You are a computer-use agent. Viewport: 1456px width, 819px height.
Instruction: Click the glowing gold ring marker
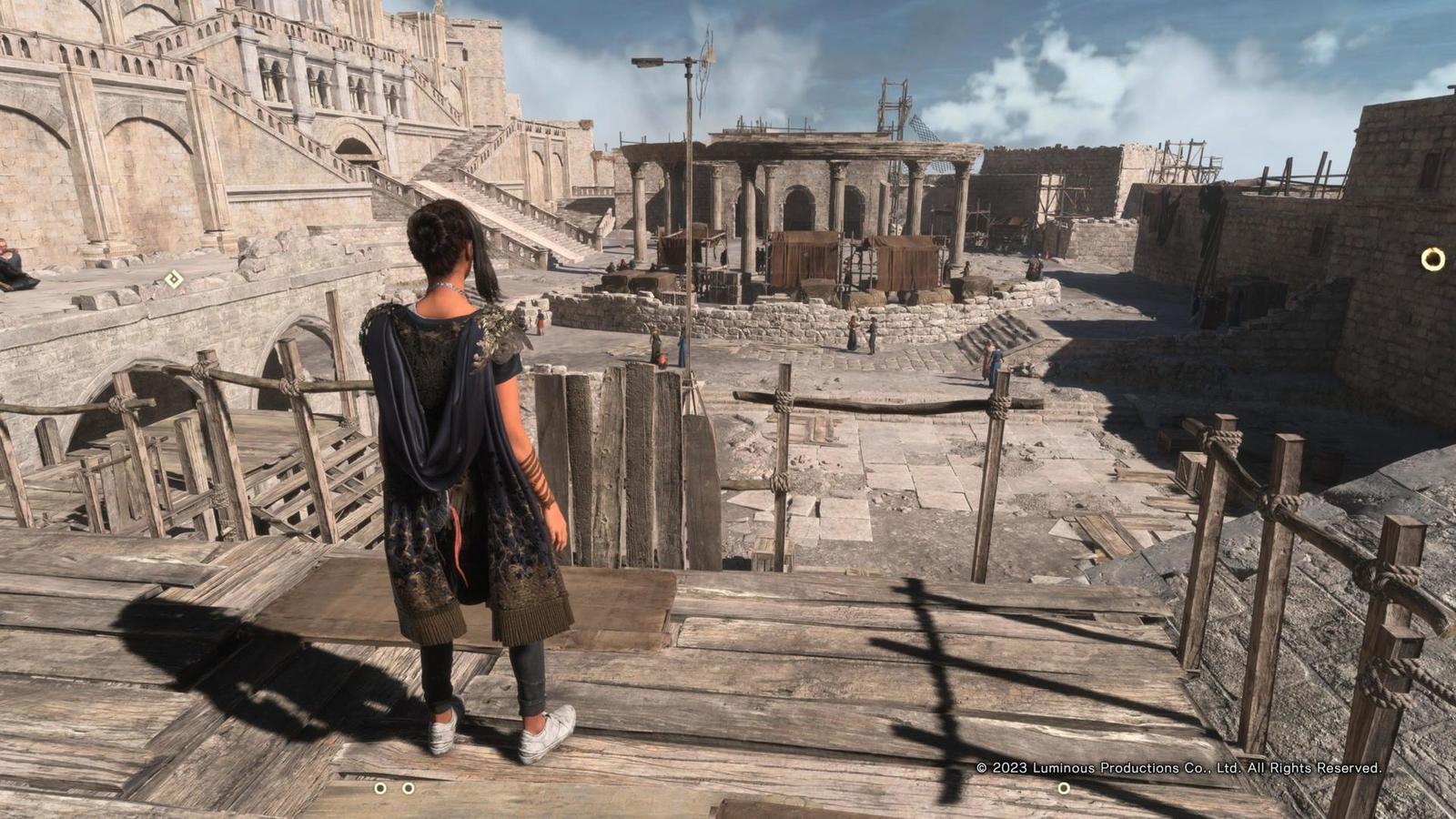[x=1432, y=259]
